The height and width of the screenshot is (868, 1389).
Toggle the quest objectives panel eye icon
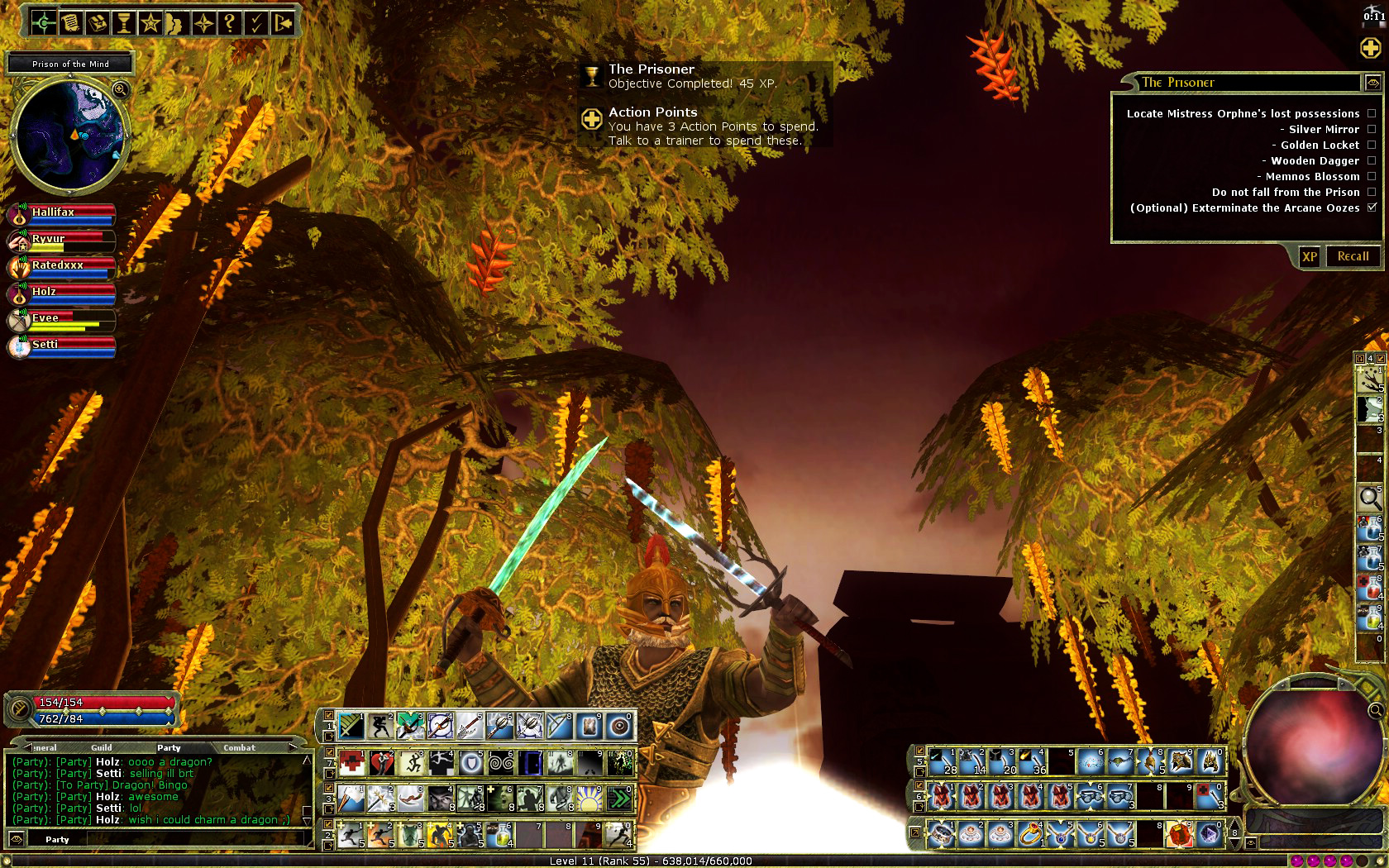1372,83
